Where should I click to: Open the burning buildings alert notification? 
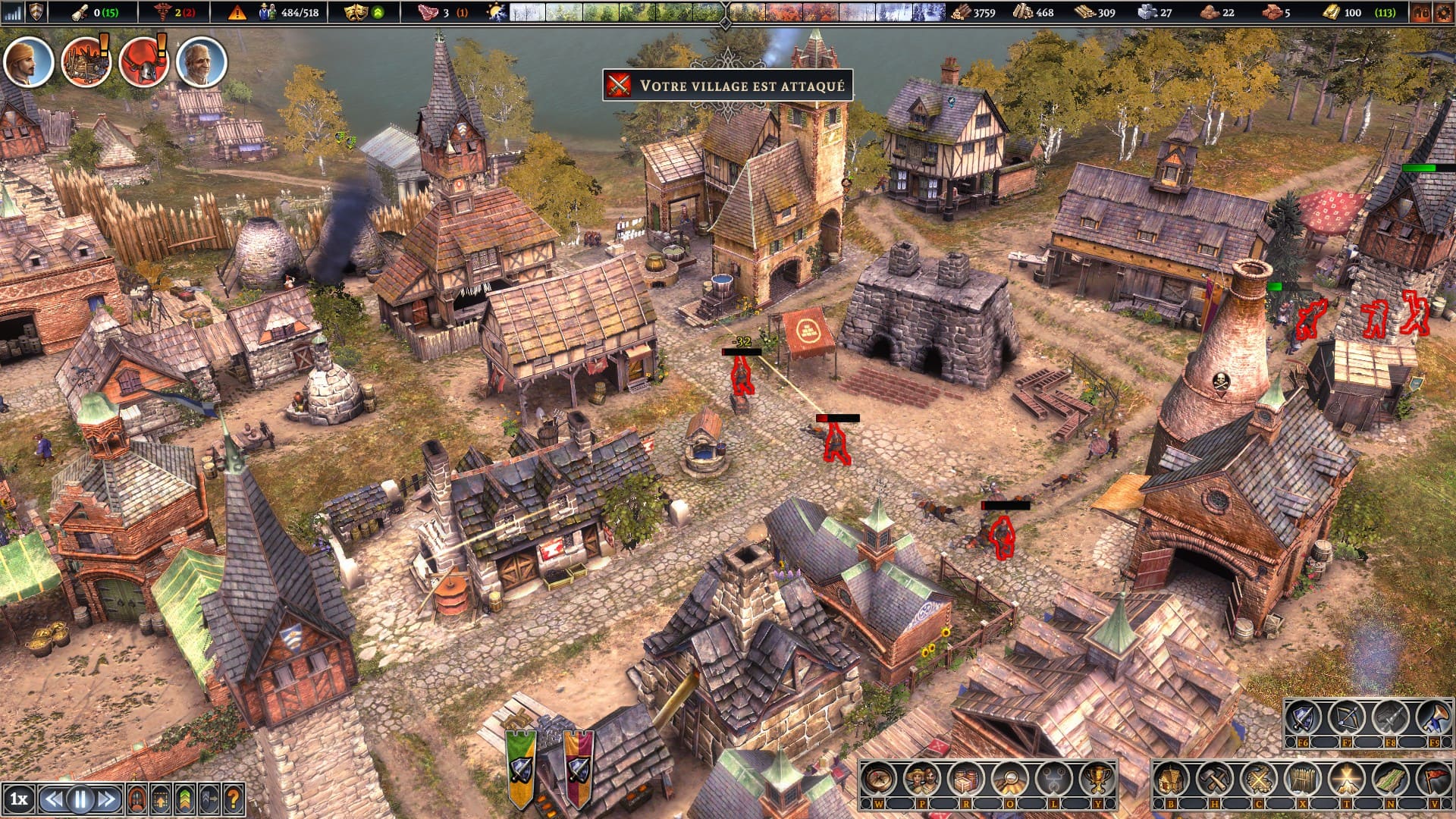point(86,62)
